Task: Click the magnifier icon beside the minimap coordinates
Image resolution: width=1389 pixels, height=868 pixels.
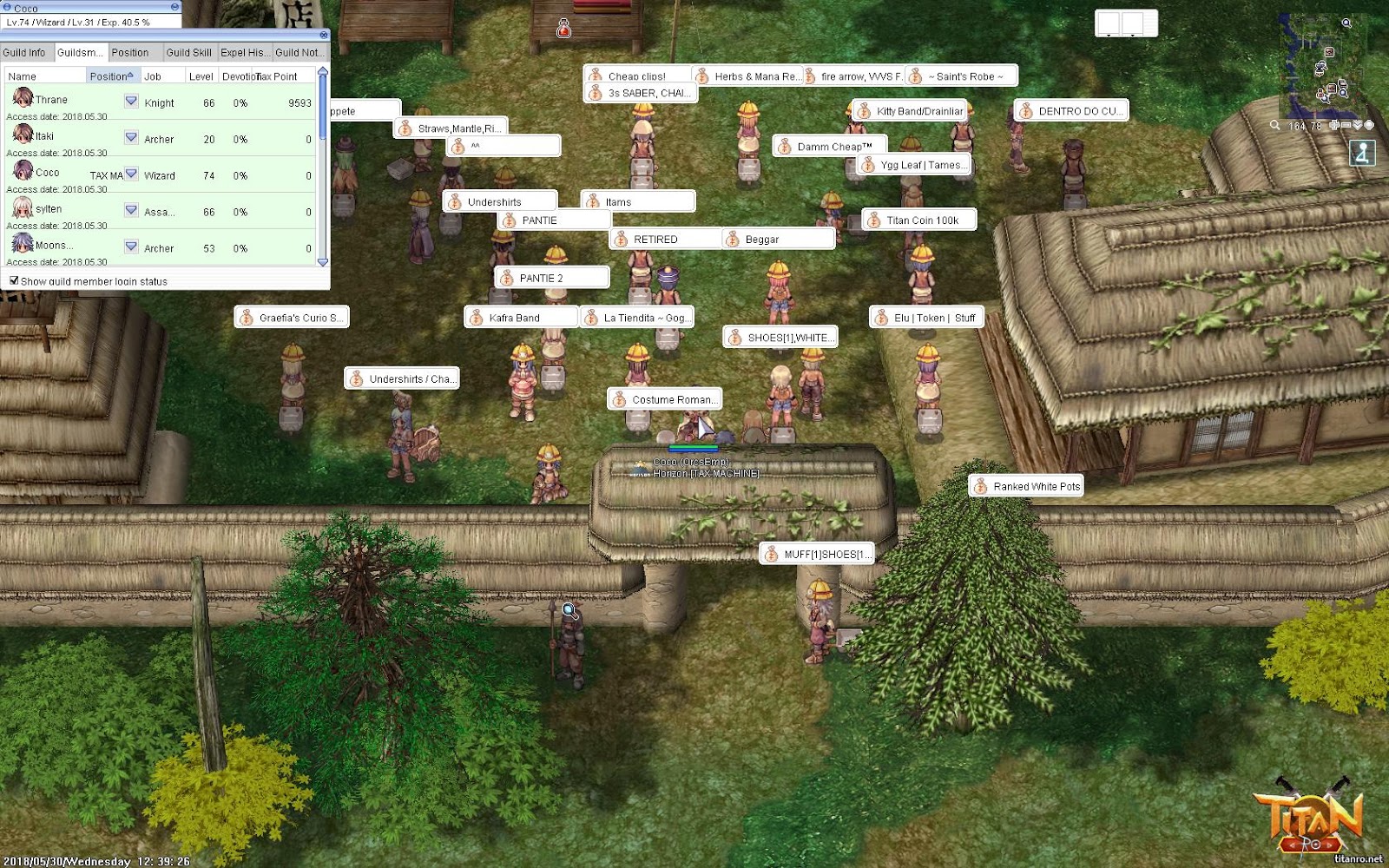Action: [x=1273, y=126]
